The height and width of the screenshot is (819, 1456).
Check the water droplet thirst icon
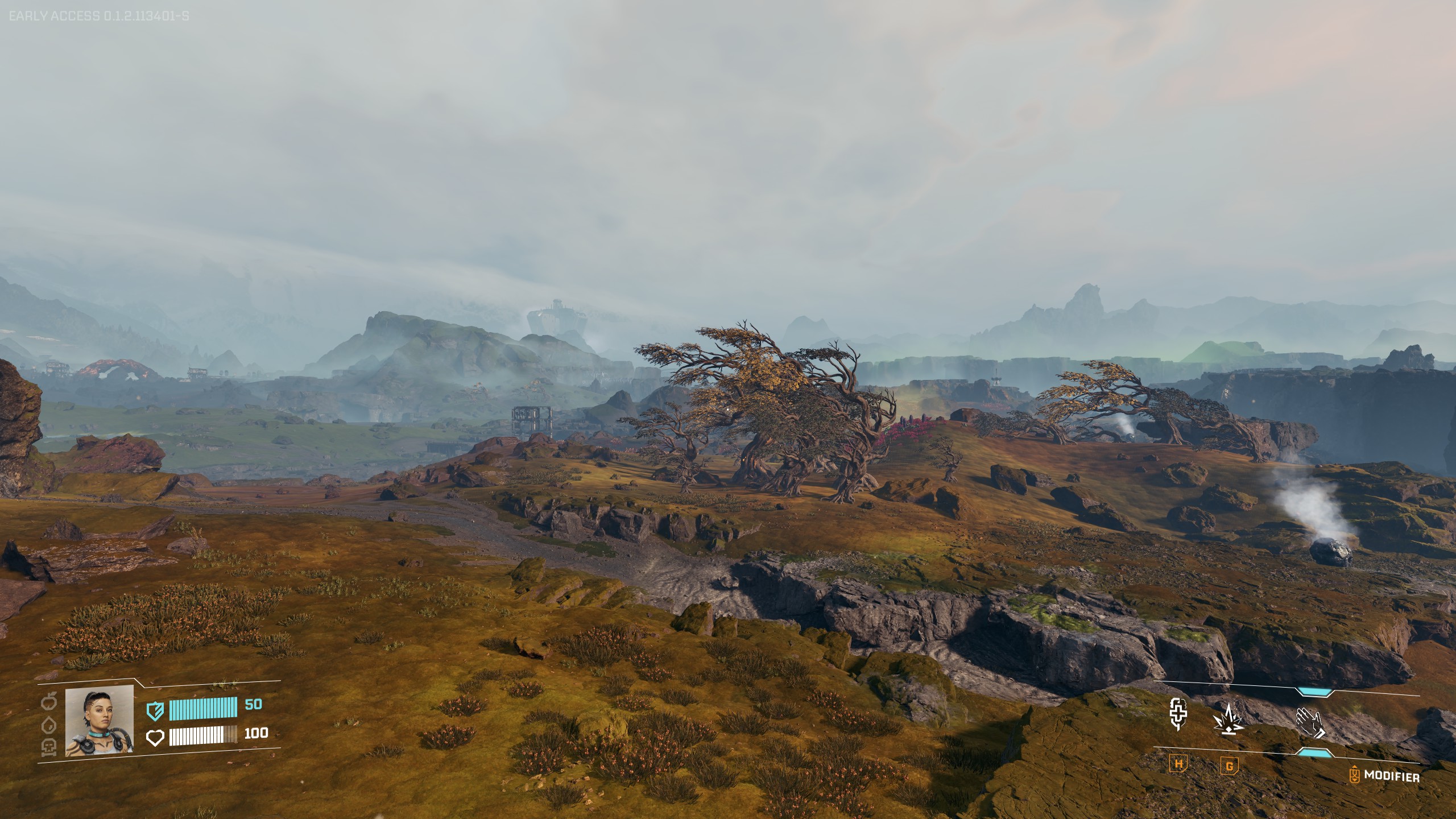(x=50, y=723)
